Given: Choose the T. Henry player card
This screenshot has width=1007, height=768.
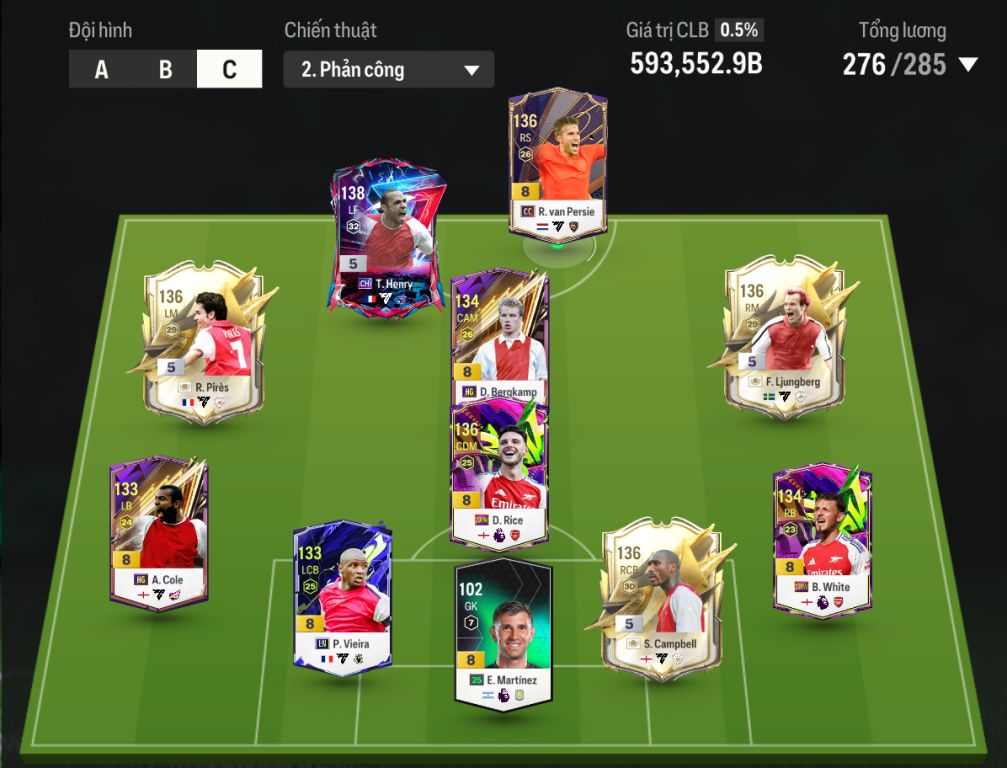Looking at the screenshot, I should click(385, 235).
